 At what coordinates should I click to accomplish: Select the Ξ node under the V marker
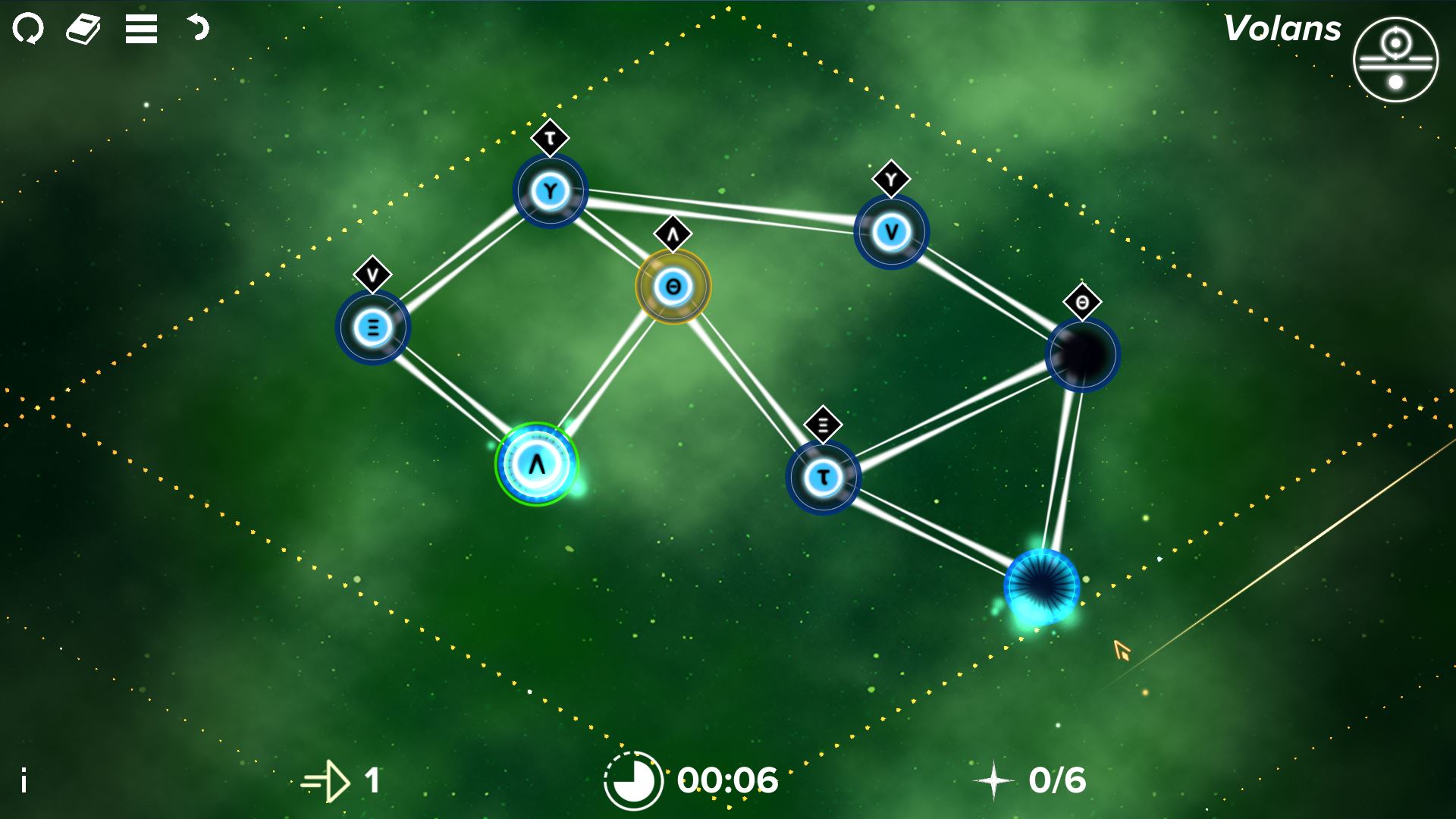(x=372, y=327)
